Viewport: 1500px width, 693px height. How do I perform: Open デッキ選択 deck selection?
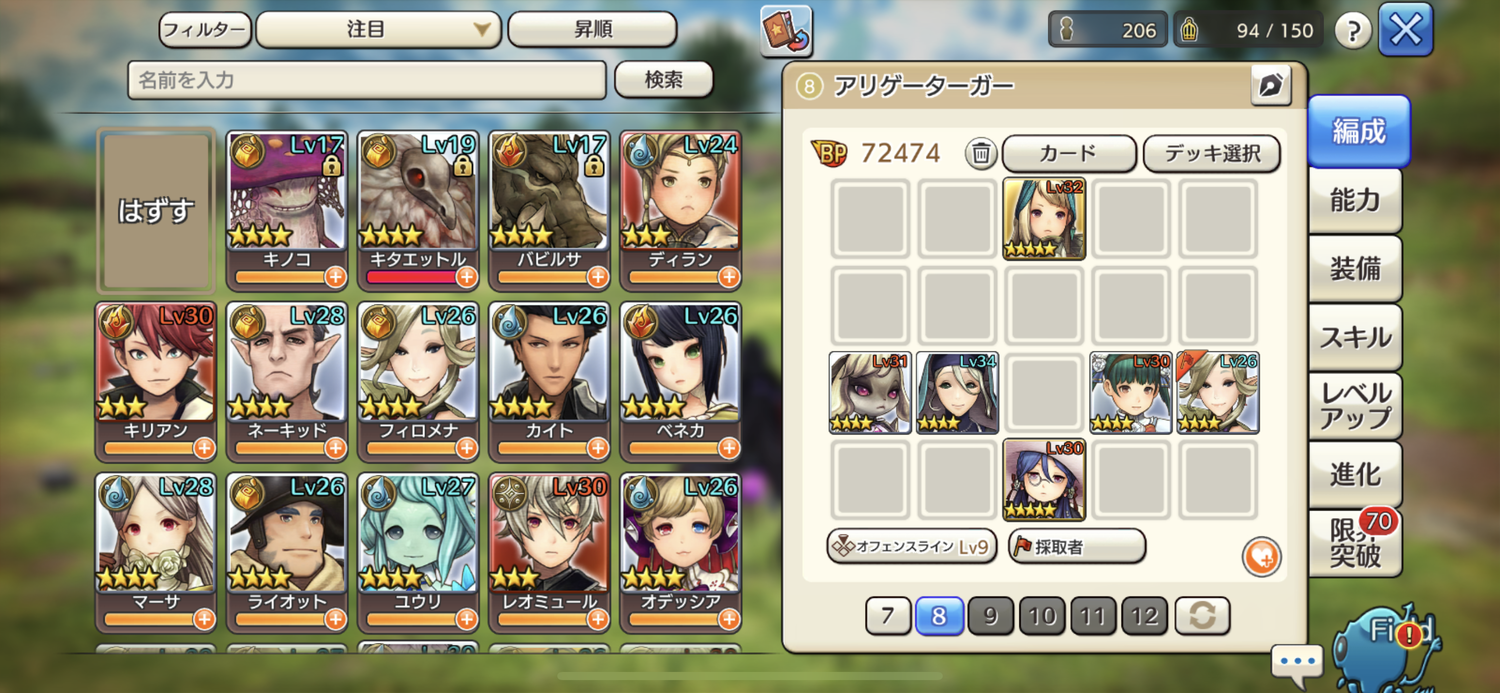[1211, 154]
